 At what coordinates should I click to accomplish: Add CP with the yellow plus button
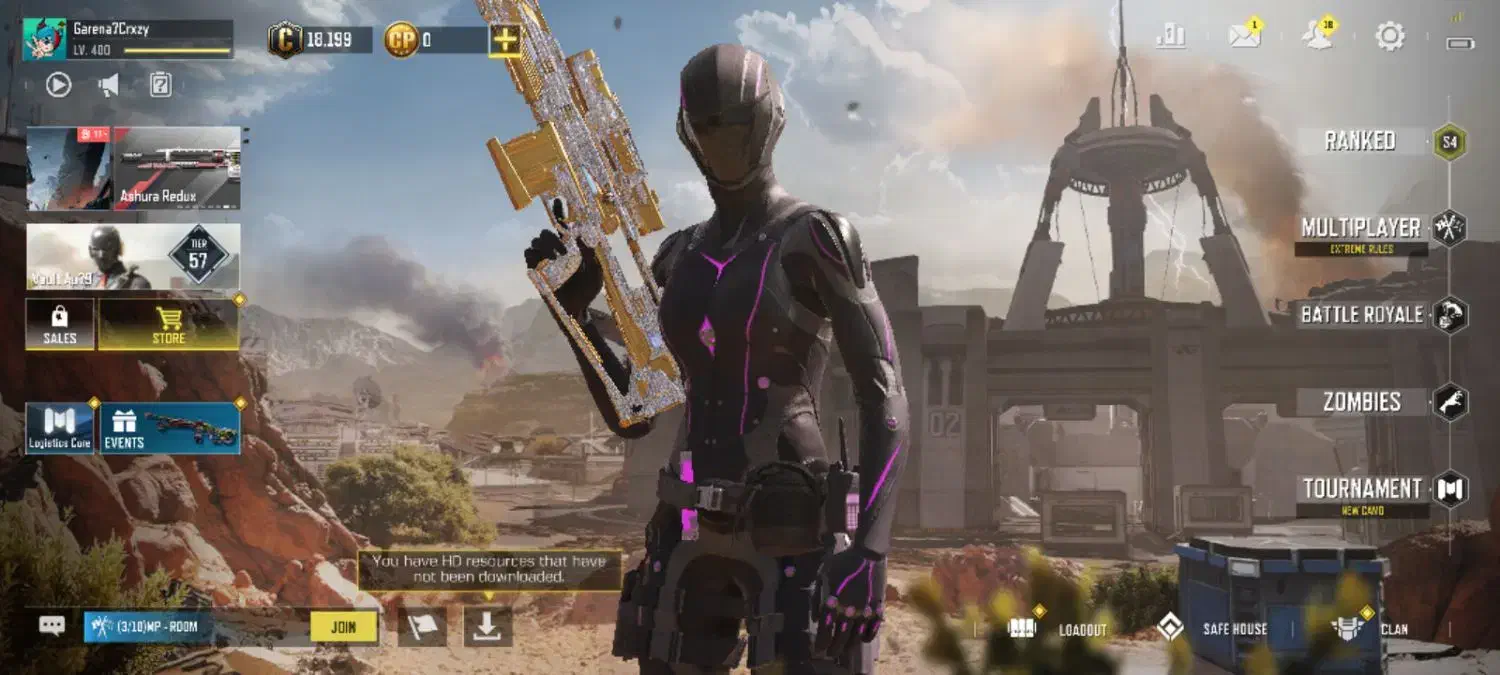[x=504, y=40]
